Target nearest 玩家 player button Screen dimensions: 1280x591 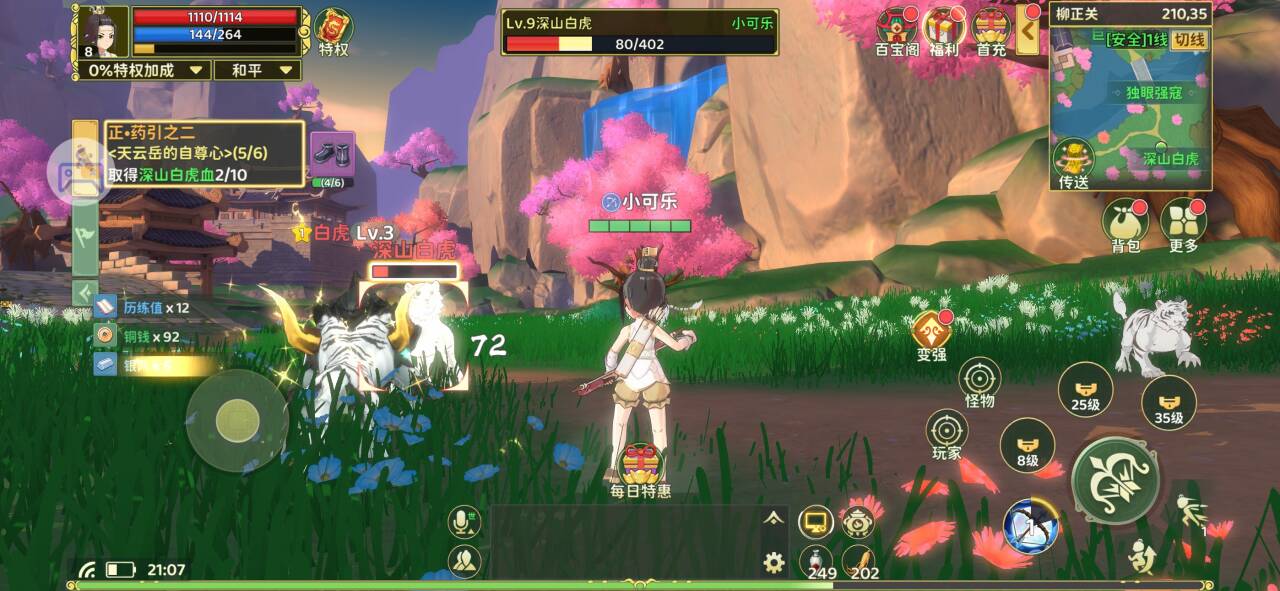tap(946, 435)
